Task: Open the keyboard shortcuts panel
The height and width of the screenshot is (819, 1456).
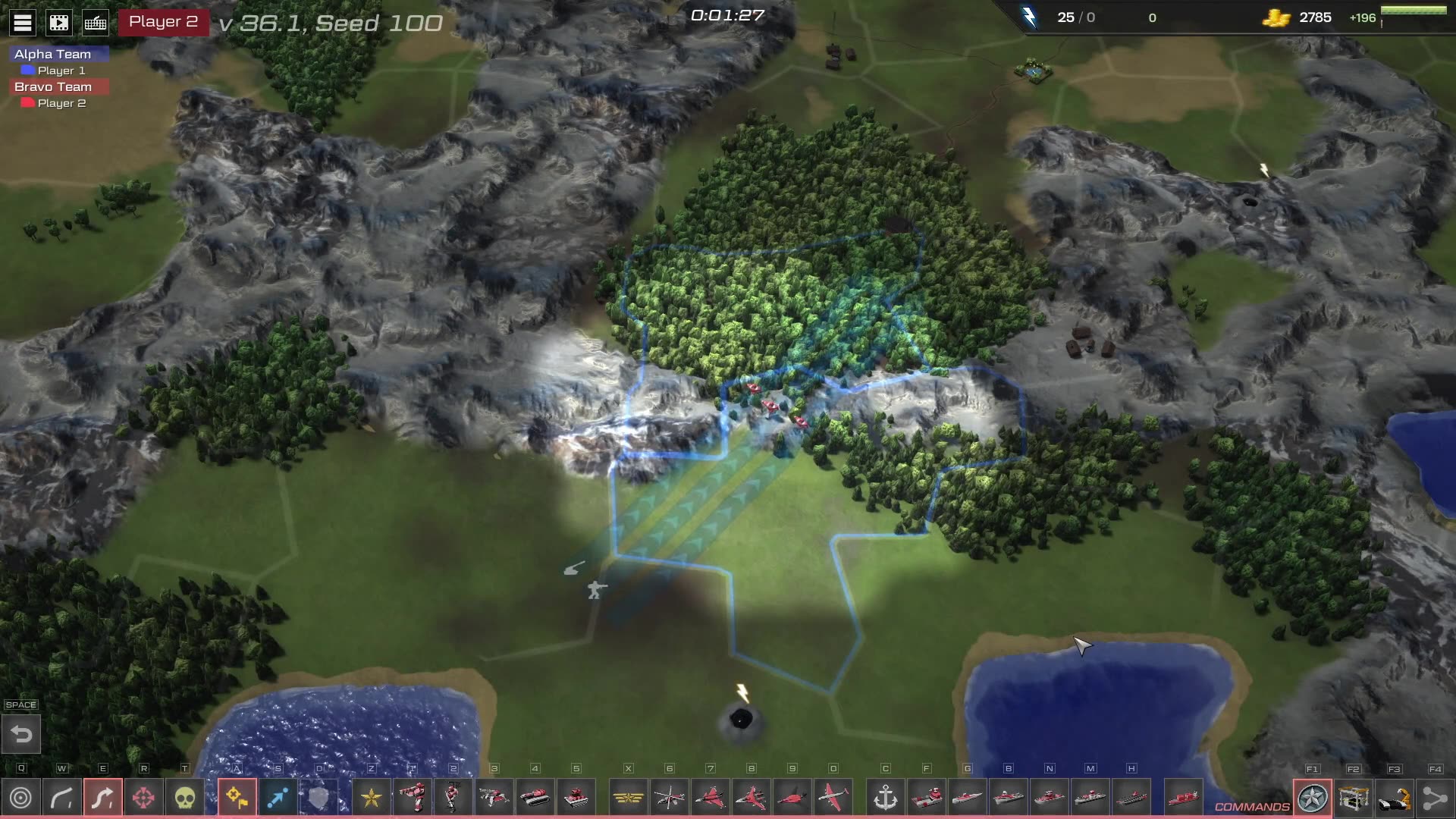Action: pyautogui.click(x=96, y=23)
